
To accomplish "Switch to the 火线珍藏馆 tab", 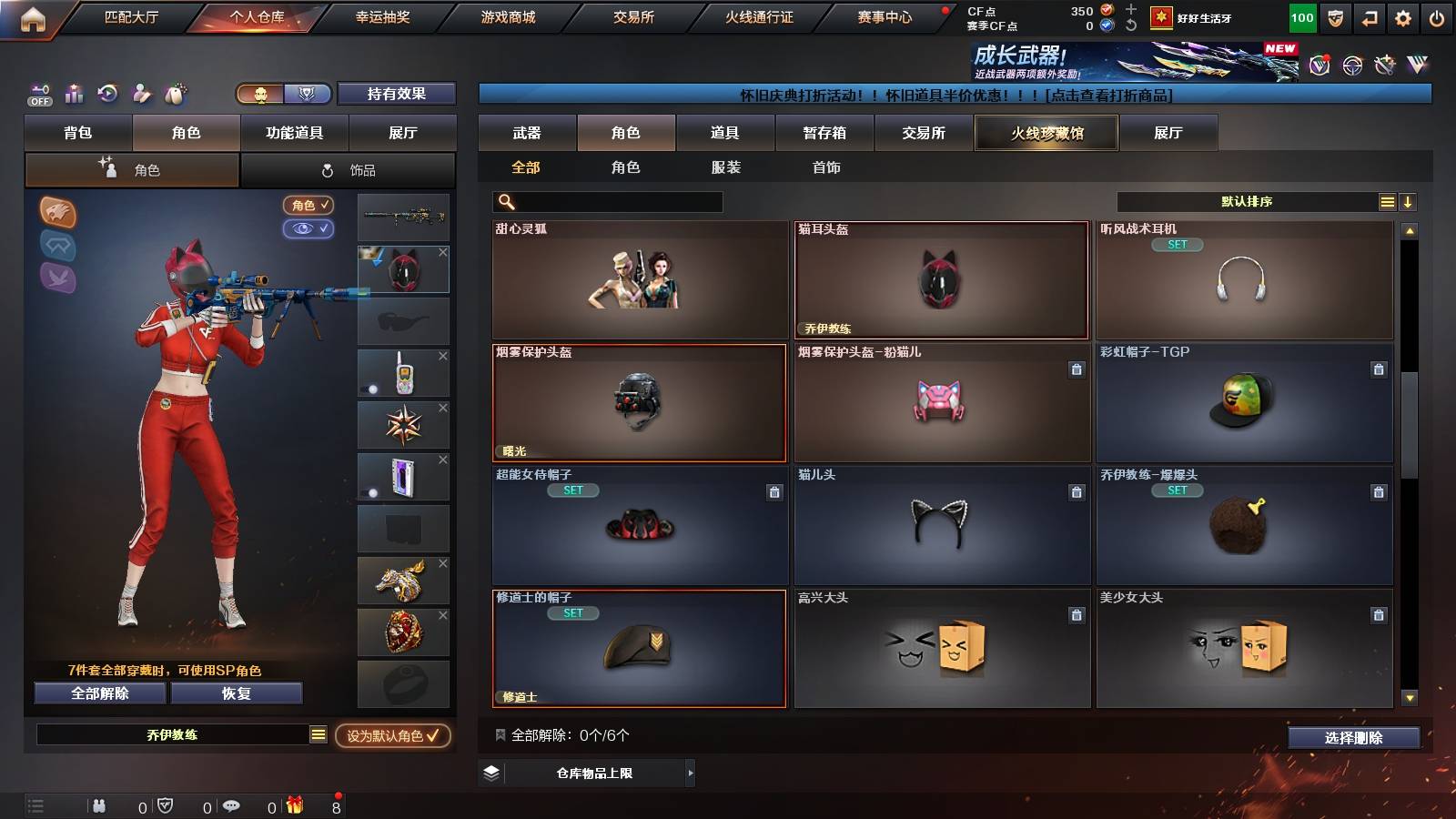I will [x=1046, y=133].
